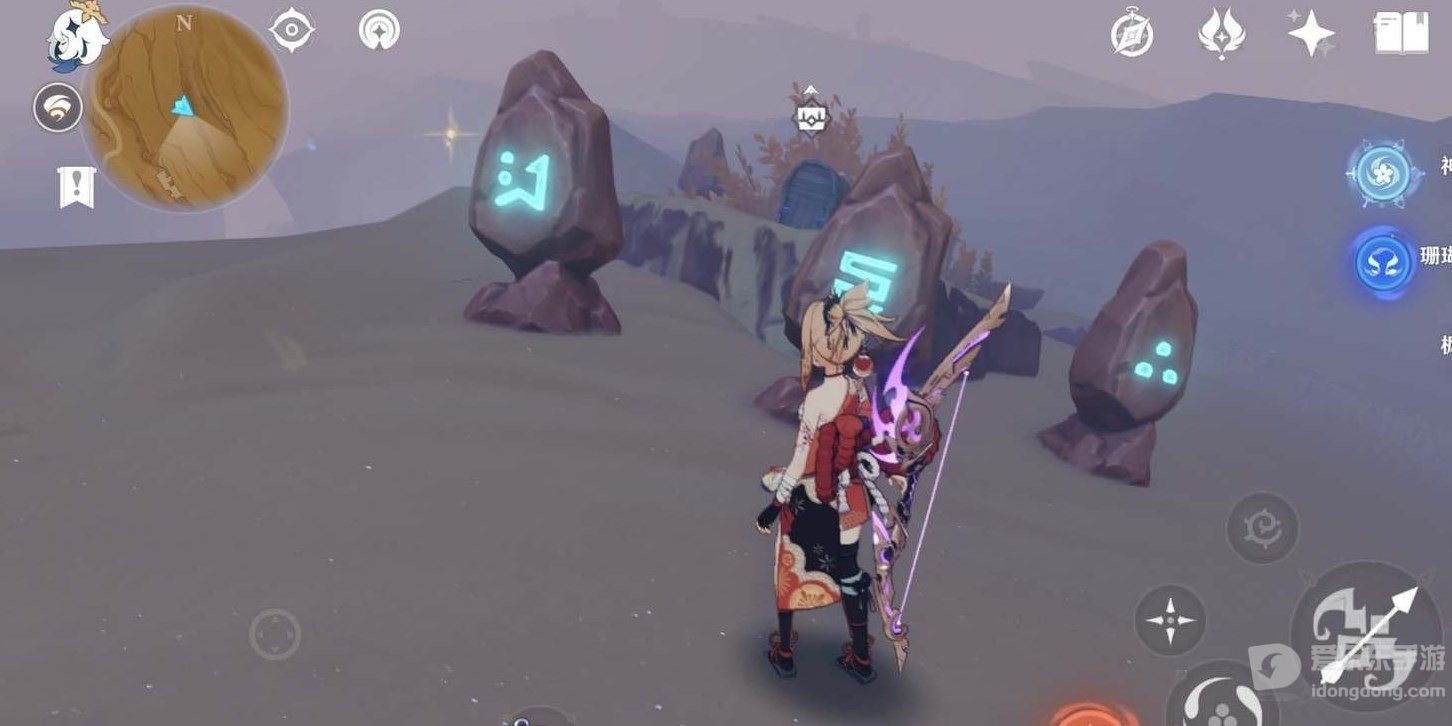
Task: Open the Wish screen four-point star icon
Action: point(1310,35)
